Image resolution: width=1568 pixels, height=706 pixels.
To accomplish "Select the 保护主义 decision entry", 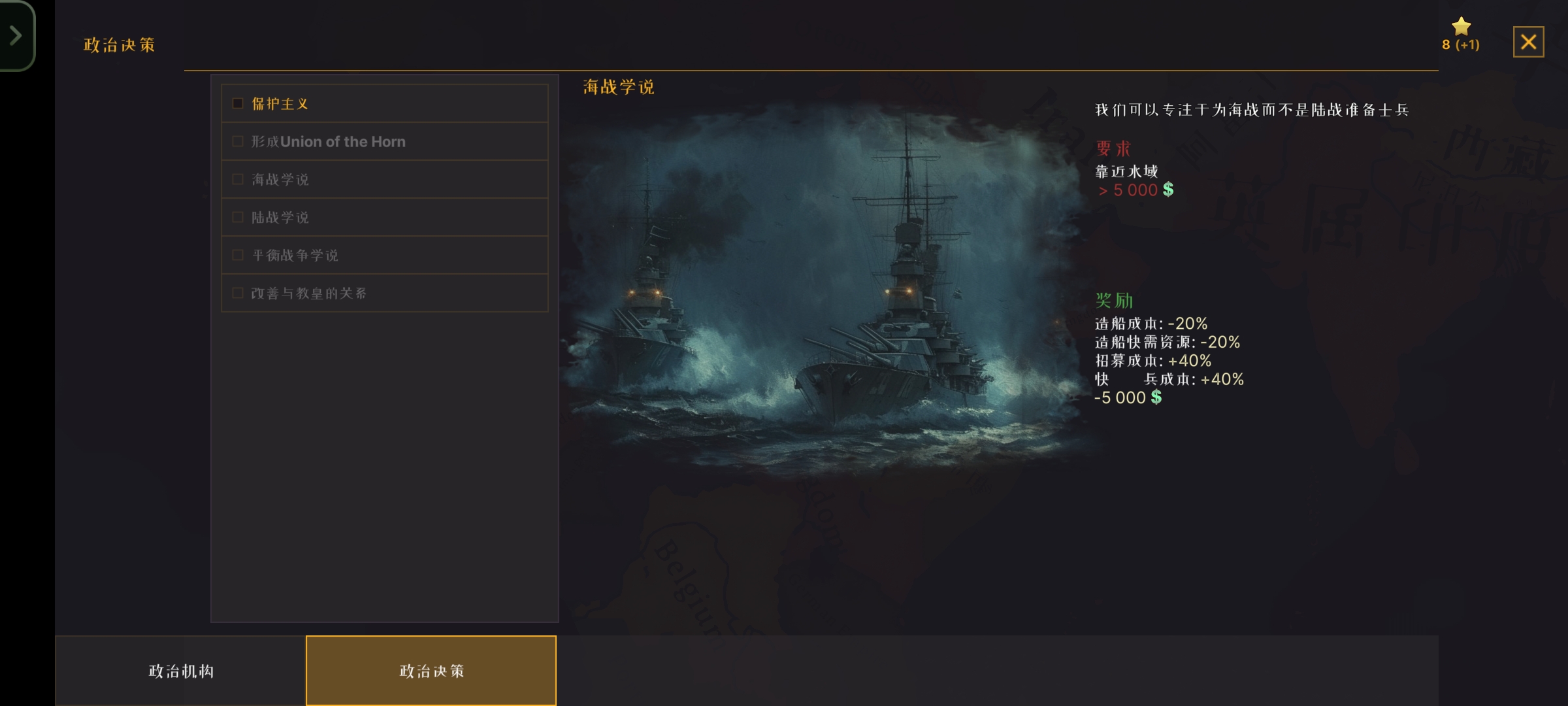I will coord(384,103).
